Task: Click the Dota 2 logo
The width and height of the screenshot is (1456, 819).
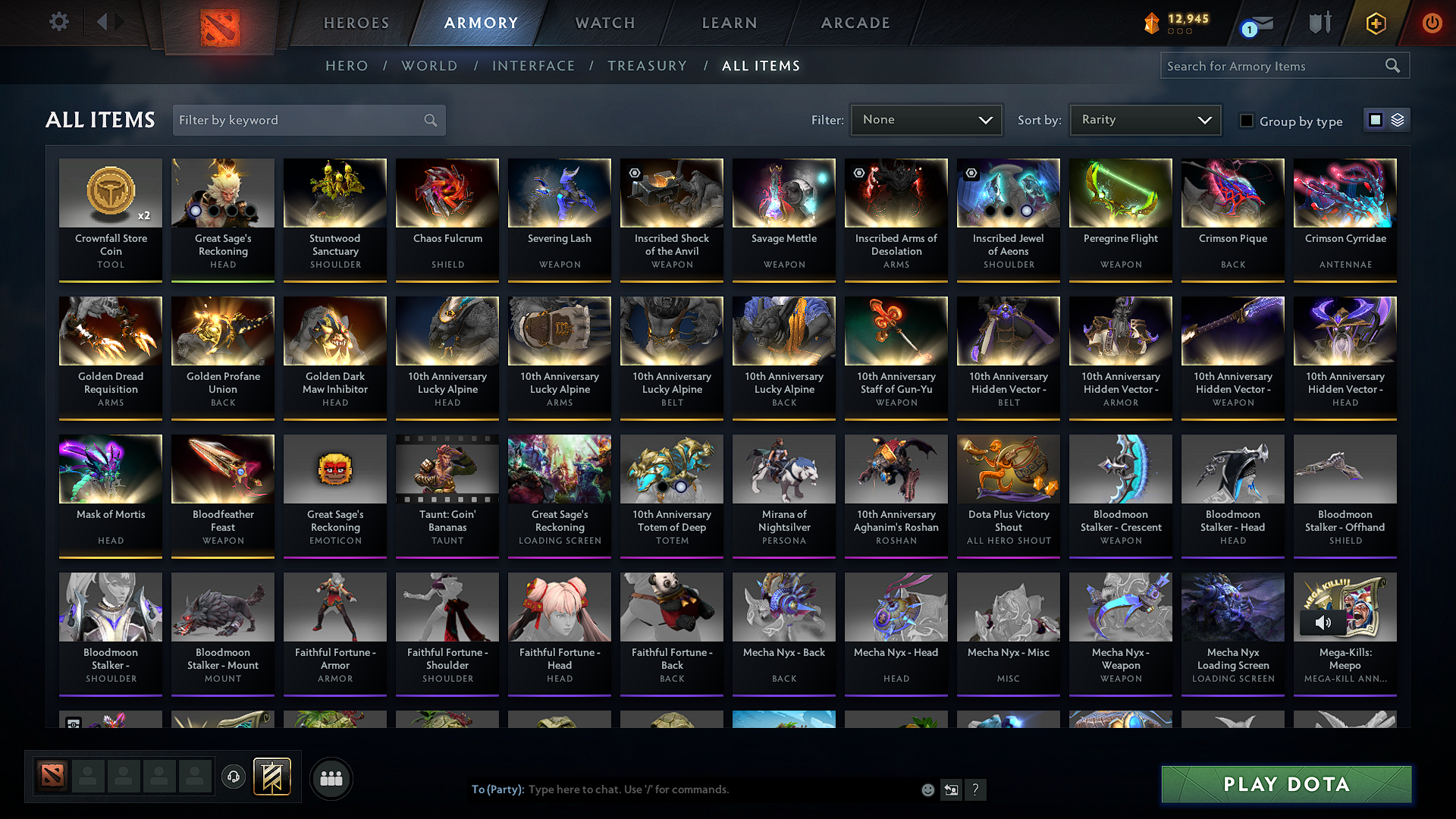Action: (220, 24)
